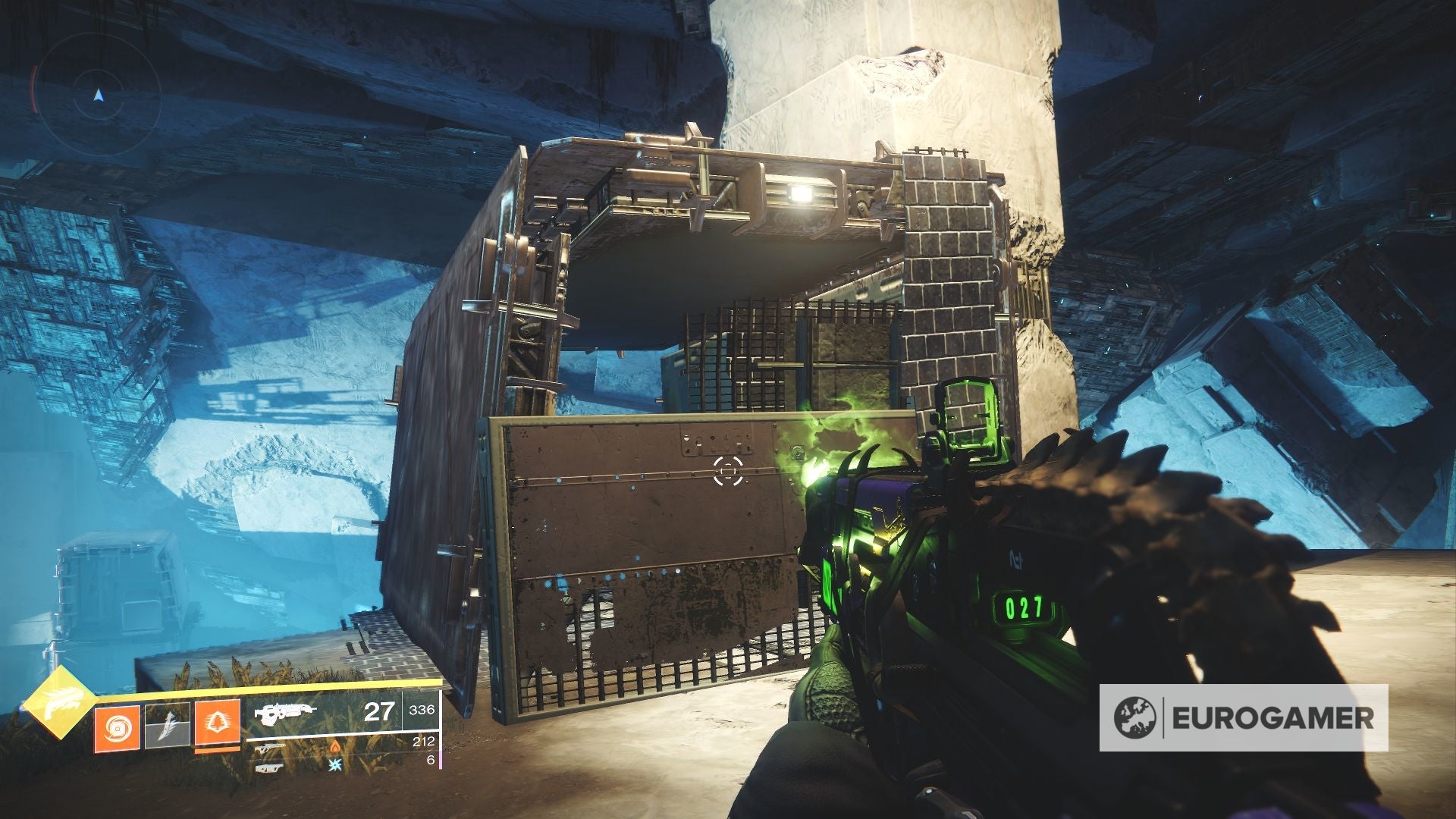Click the north arrow on the radar
Screen dimensions: 1456x819
coord(99,96)
